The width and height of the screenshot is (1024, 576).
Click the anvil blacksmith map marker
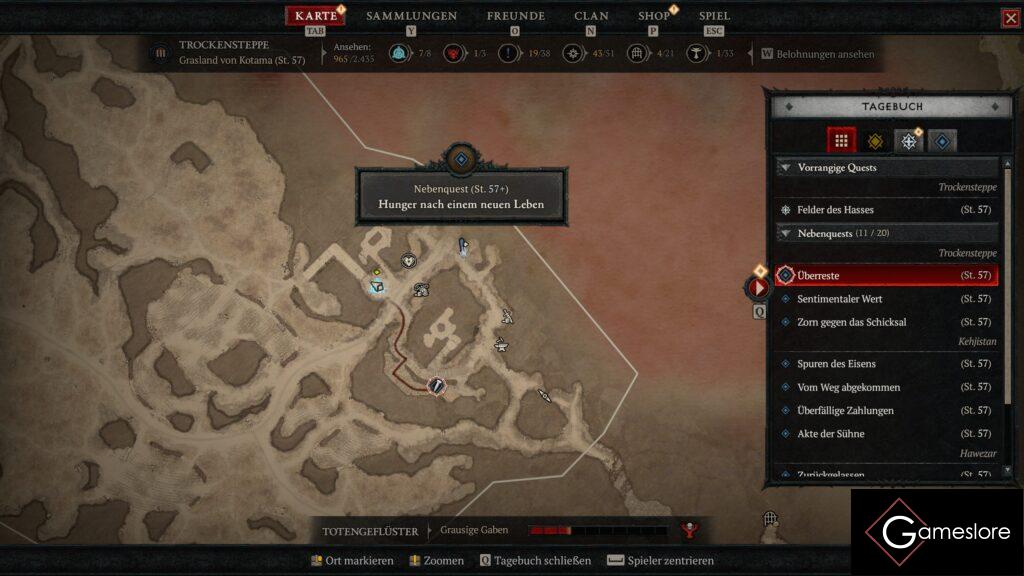[501, 346]
